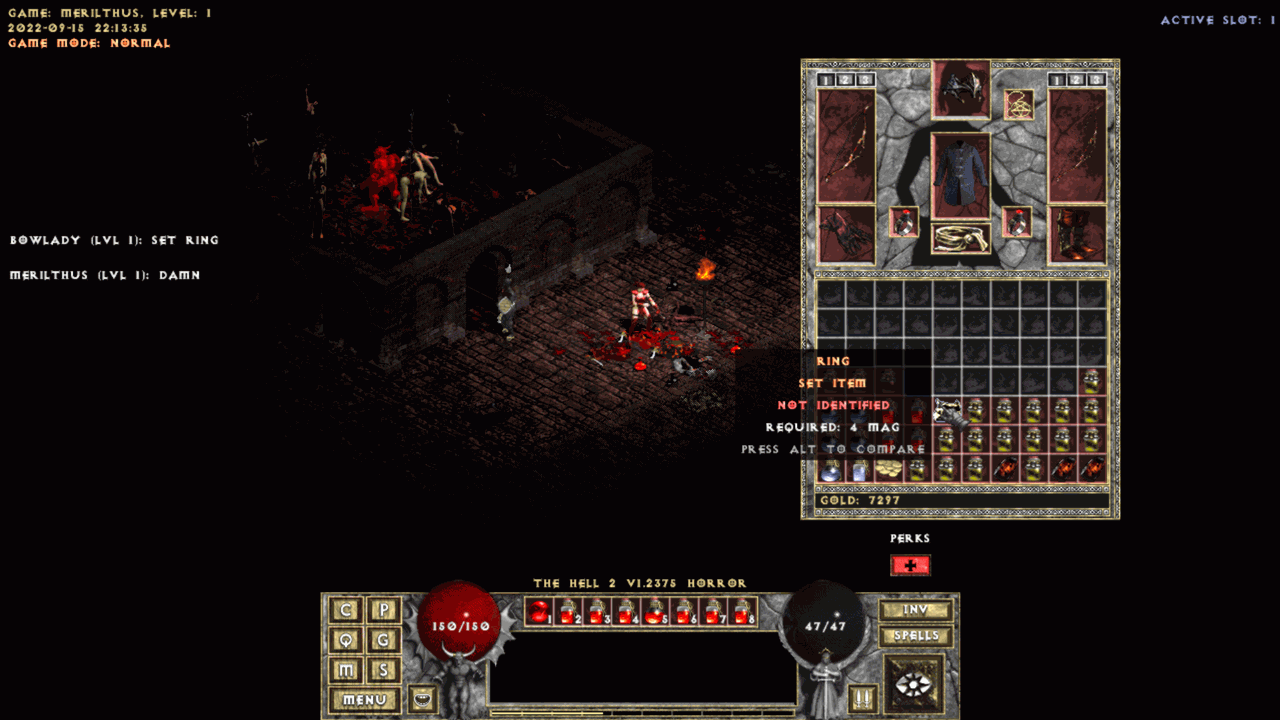Use the belt potion in slot 8
The image size is (1280, 720).
[742, 611]
